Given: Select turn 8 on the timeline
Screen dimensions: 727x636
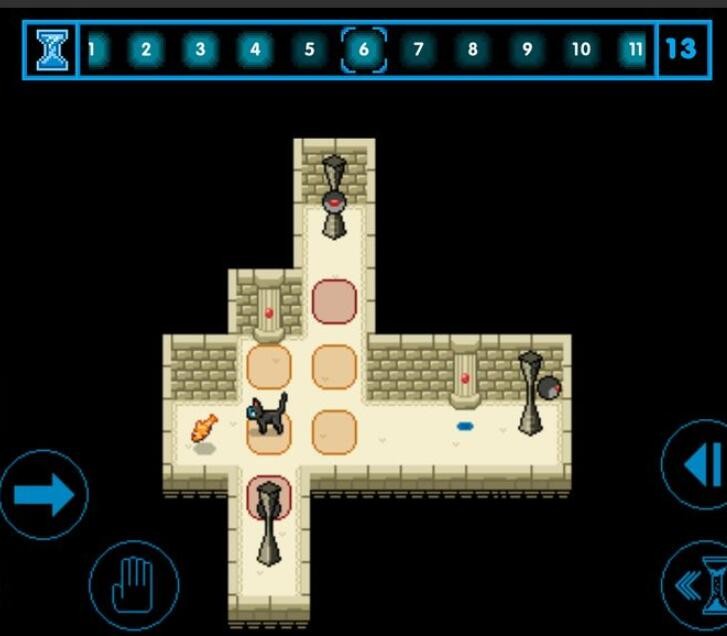Looking at the screenshot, I should 472,49.
